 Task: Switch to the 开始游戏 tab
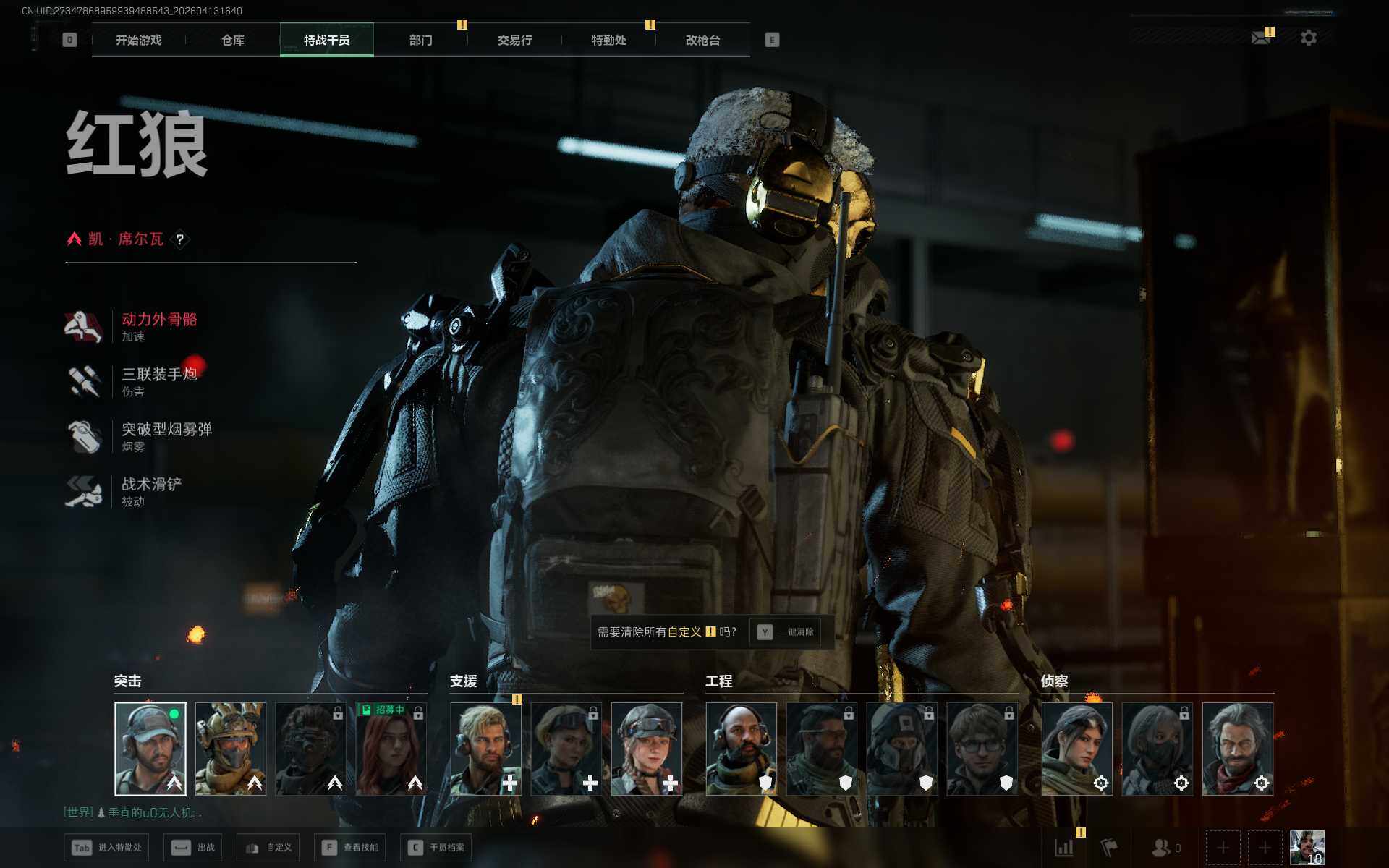(x=138, y=41)
